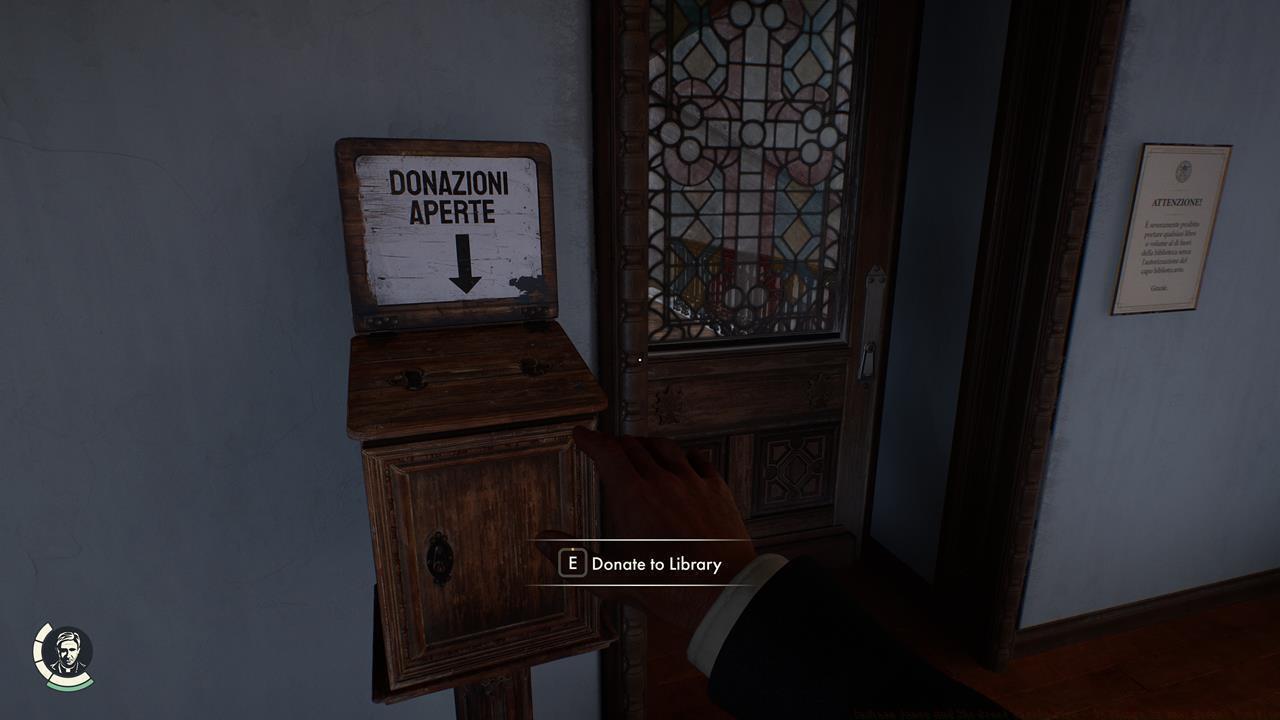
Task: Click the E key prompt icon
Action: tap(571, 564)
